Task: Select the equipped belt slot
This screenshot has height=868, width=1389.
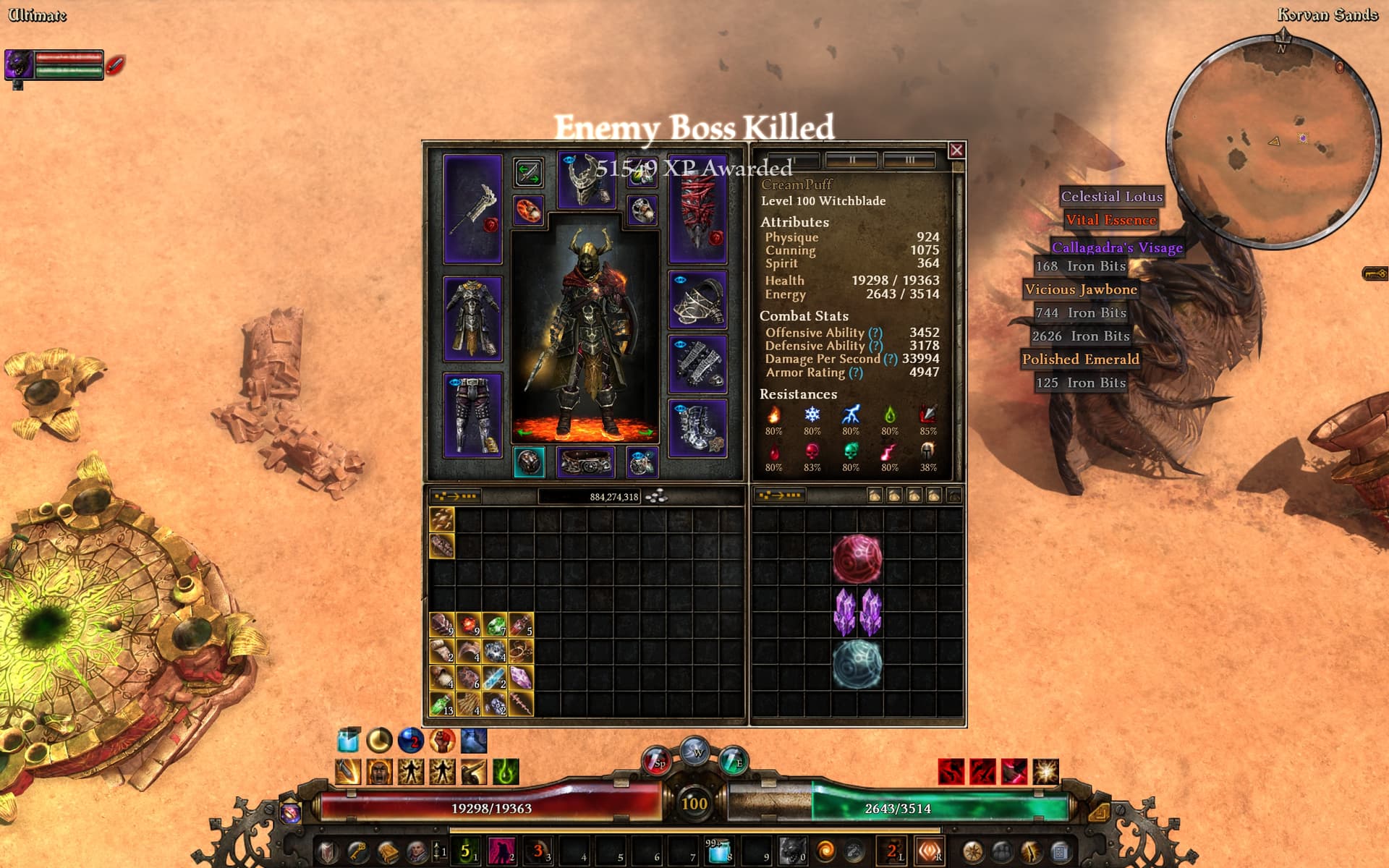Action: click(x=586, y=463)
